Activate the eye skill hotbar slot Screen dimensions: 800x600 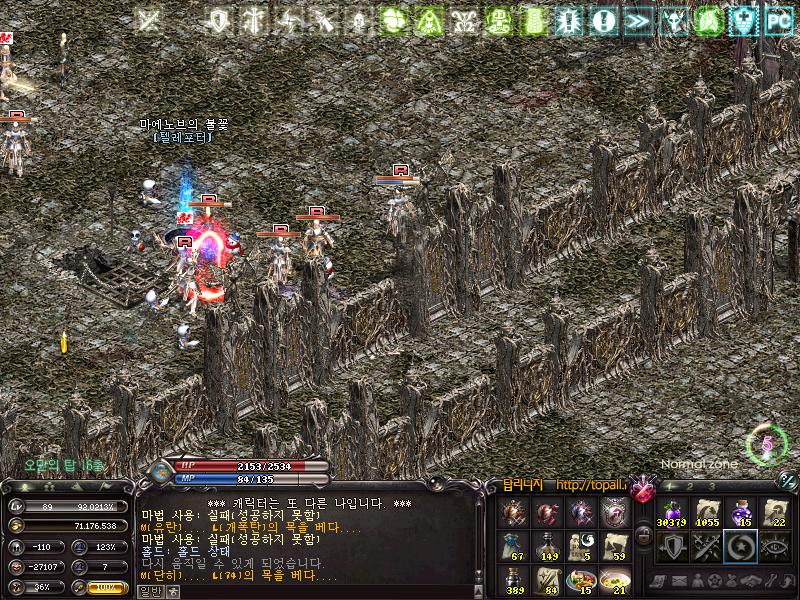pyautogui.click(x=776, y=546)
